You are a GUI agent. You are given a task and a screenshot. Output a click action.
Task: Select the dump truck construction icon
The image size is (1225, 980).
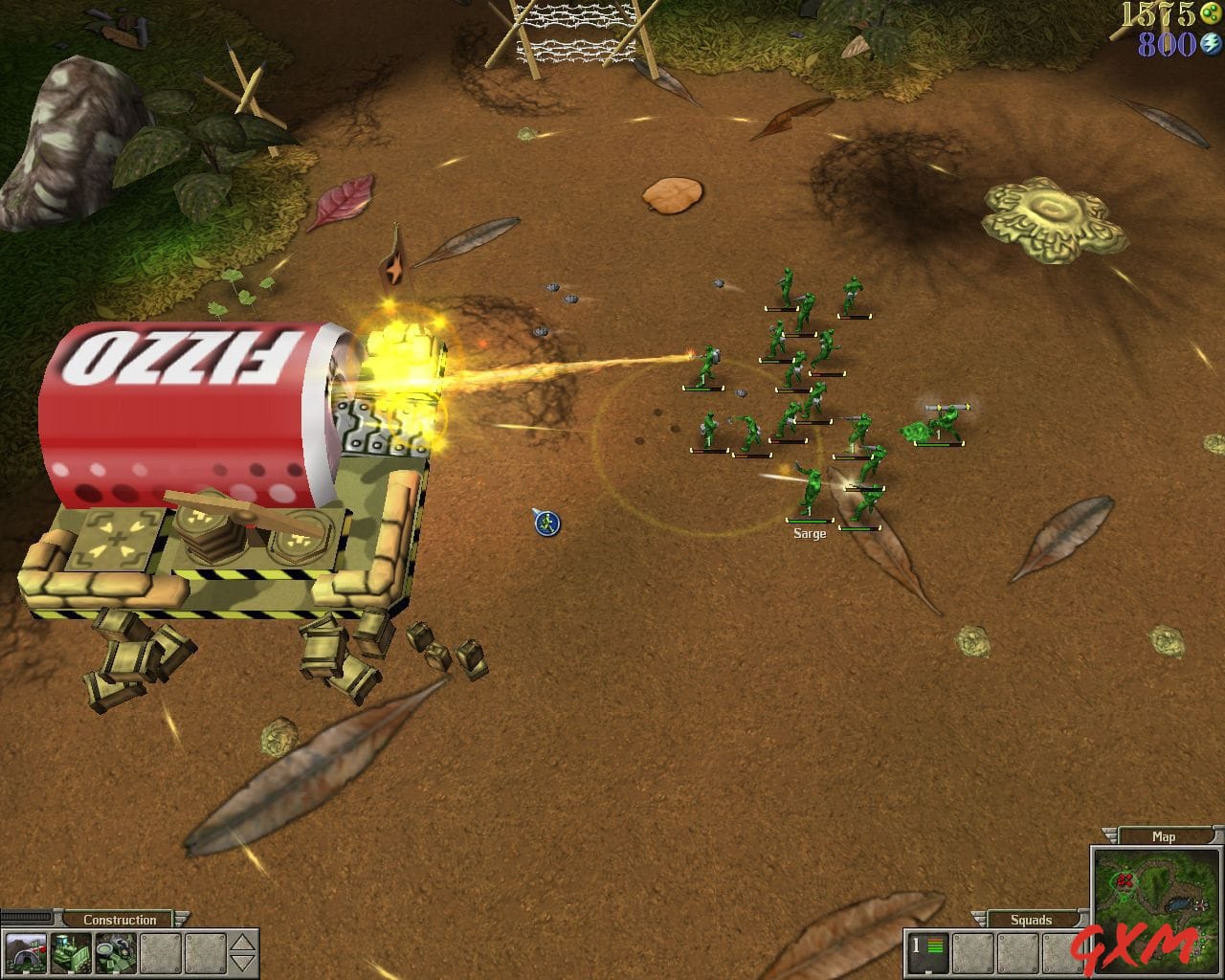(x=116, y=953)
